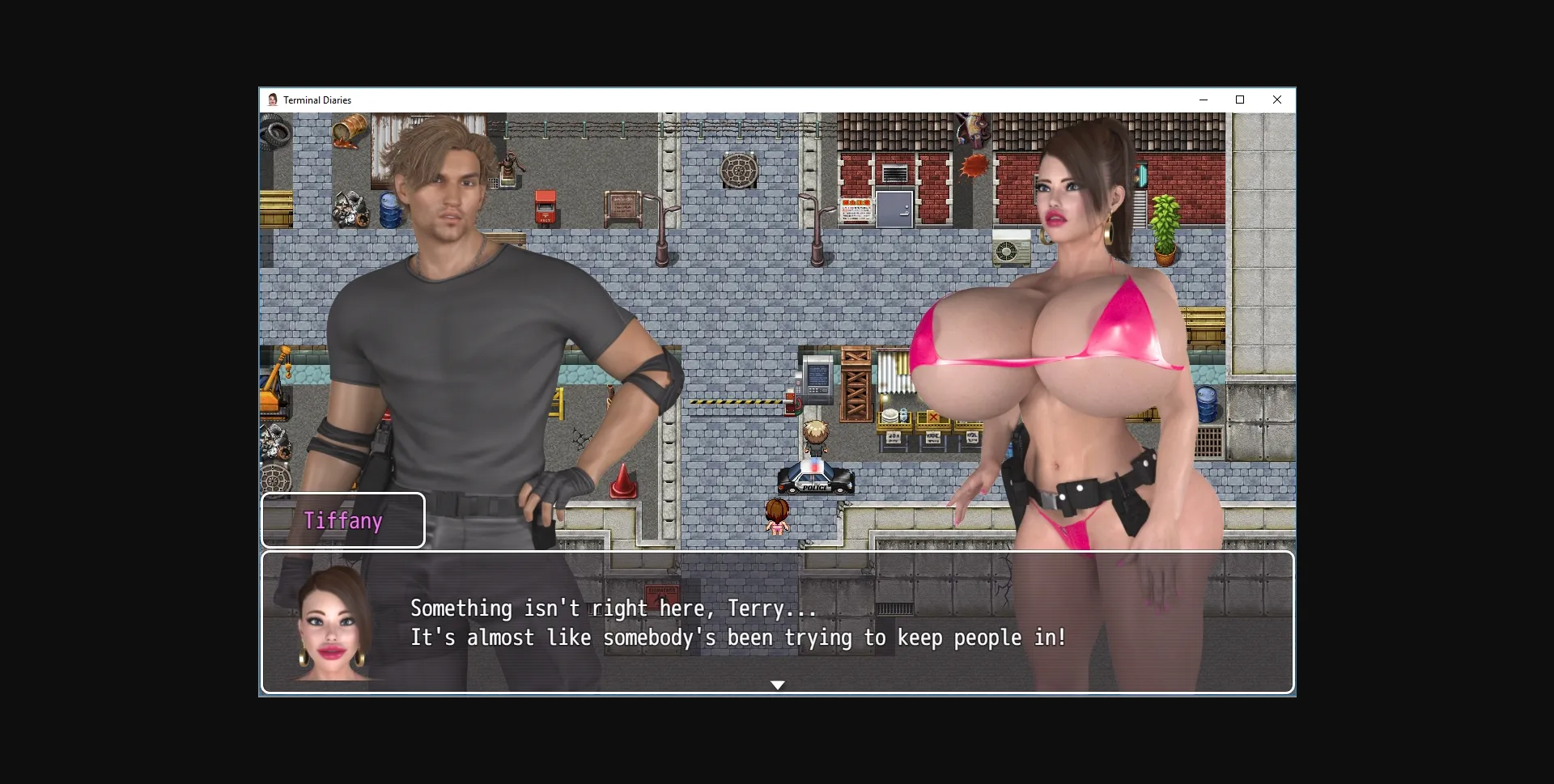Screen dimensions: 1554x784
Task: Click the continue arrow at the dialogue box bottom
Action: pos(779,684)
